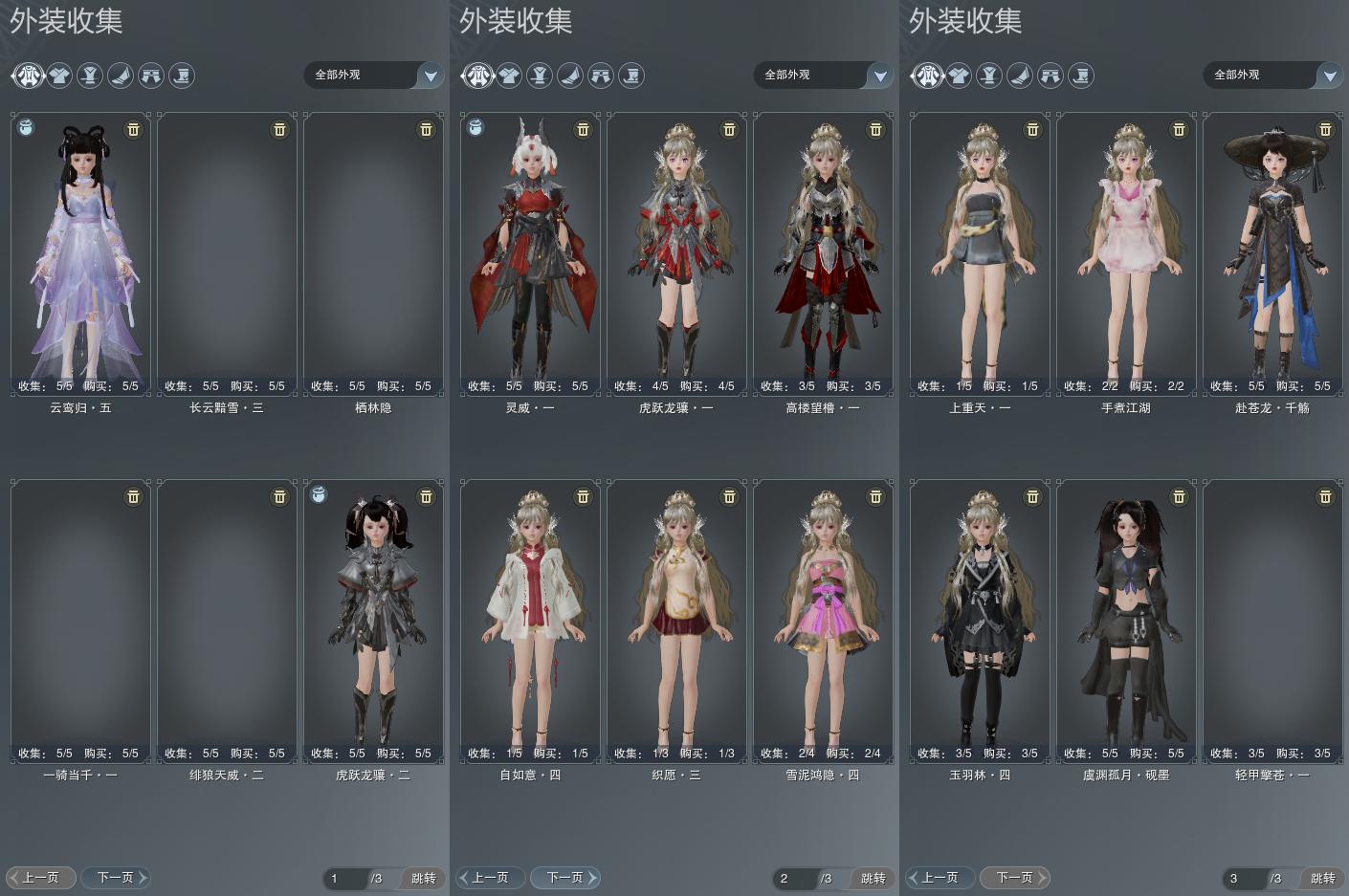Screen dimensions: 1349x896
Task: Pick the 赴苍龙·千觞 outfit card
Action: tap(1272, 253)
